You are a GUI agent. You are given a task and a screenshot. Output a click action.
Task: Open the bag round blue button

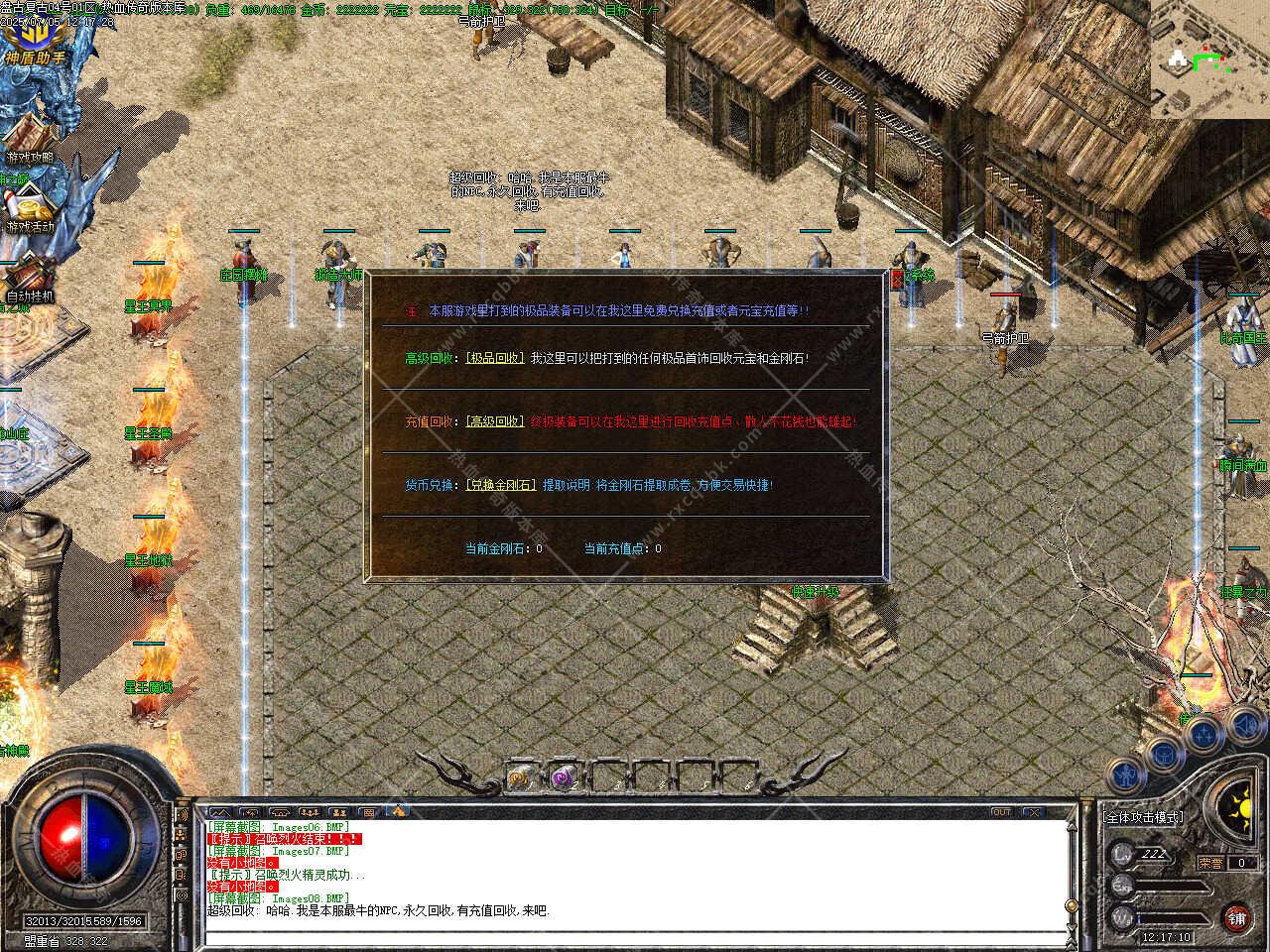pyautogui.click(x=1162, y=754)
